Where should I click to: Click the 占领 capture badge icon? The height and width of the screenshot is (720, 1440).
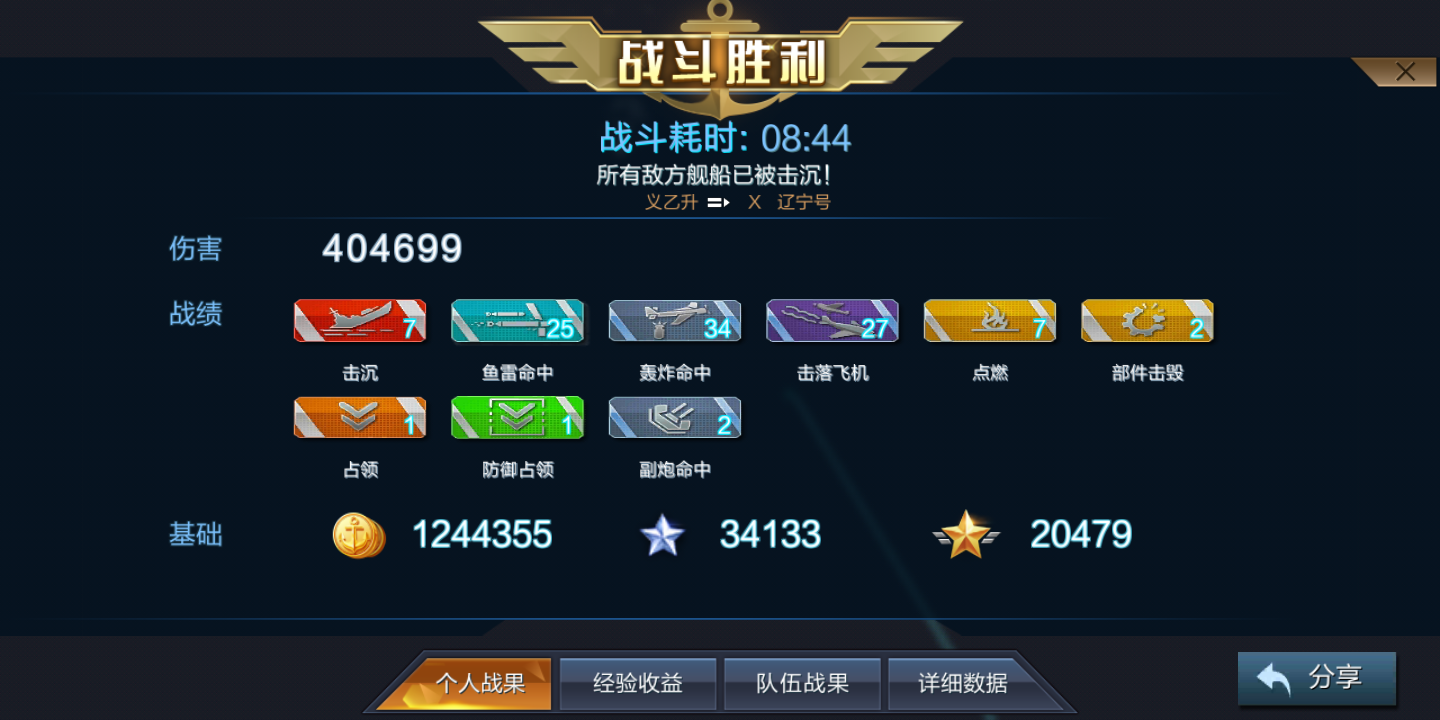click(359, 417)
